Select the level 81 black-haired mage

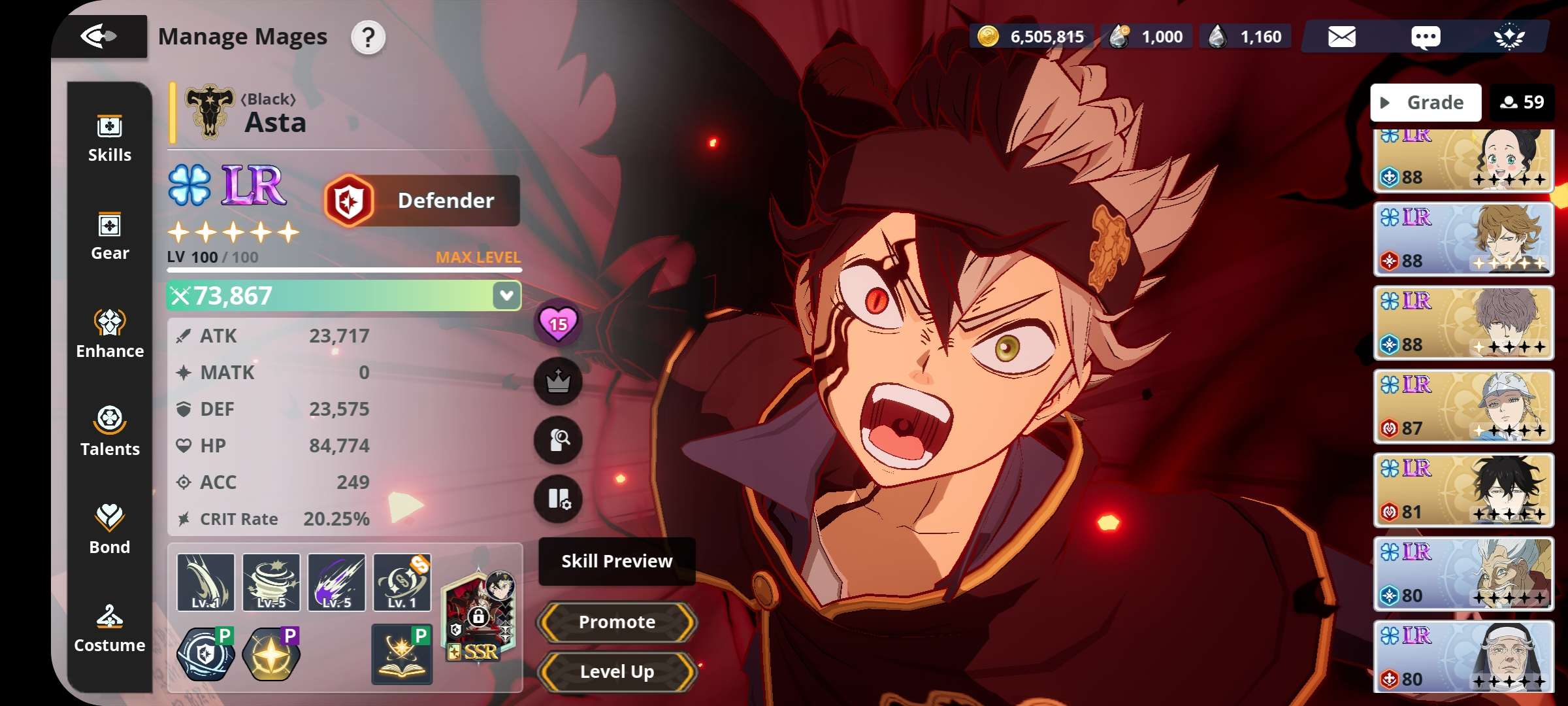click(1463, 490)
